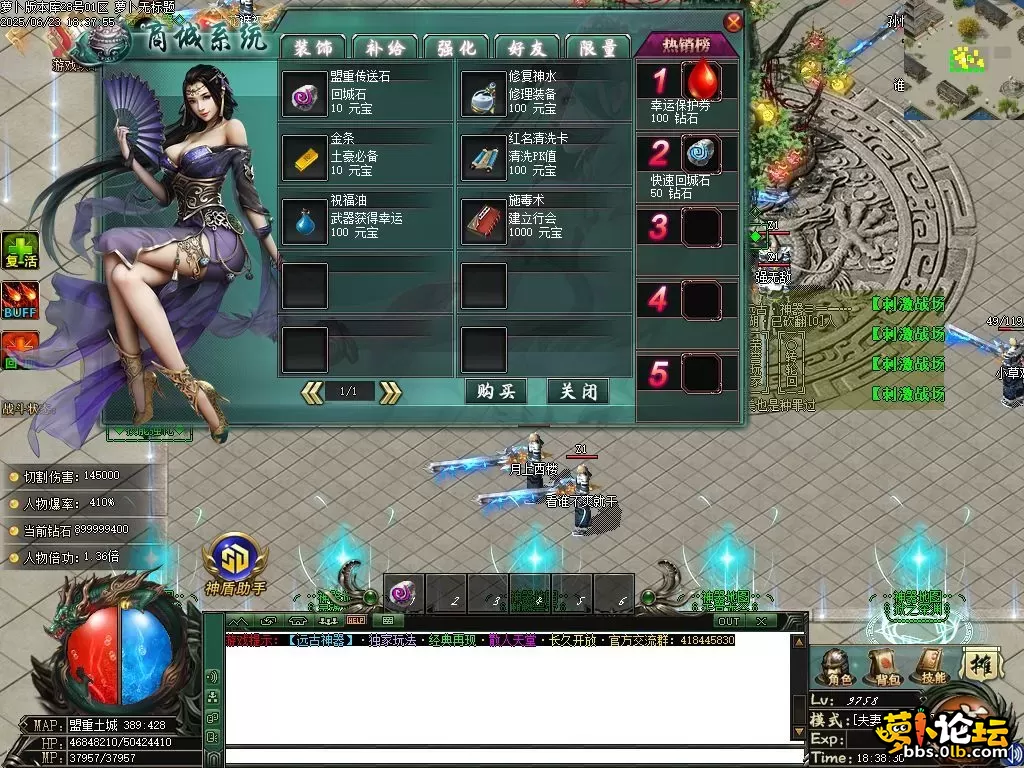Click the 购买 buy button
This screenshot has width=1024, height=768.
[496, 392]
